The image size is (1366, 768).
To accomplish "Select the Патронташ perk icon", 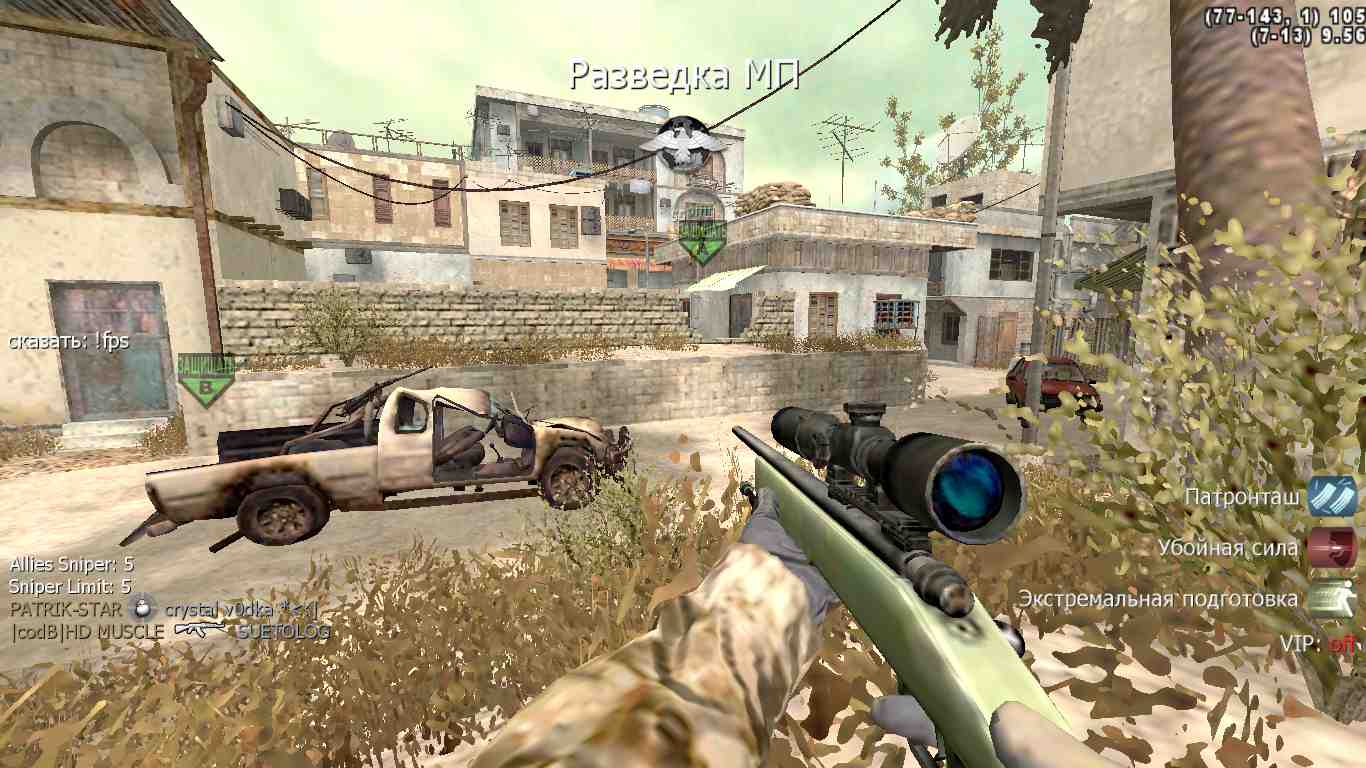I will pos(1331,496).
